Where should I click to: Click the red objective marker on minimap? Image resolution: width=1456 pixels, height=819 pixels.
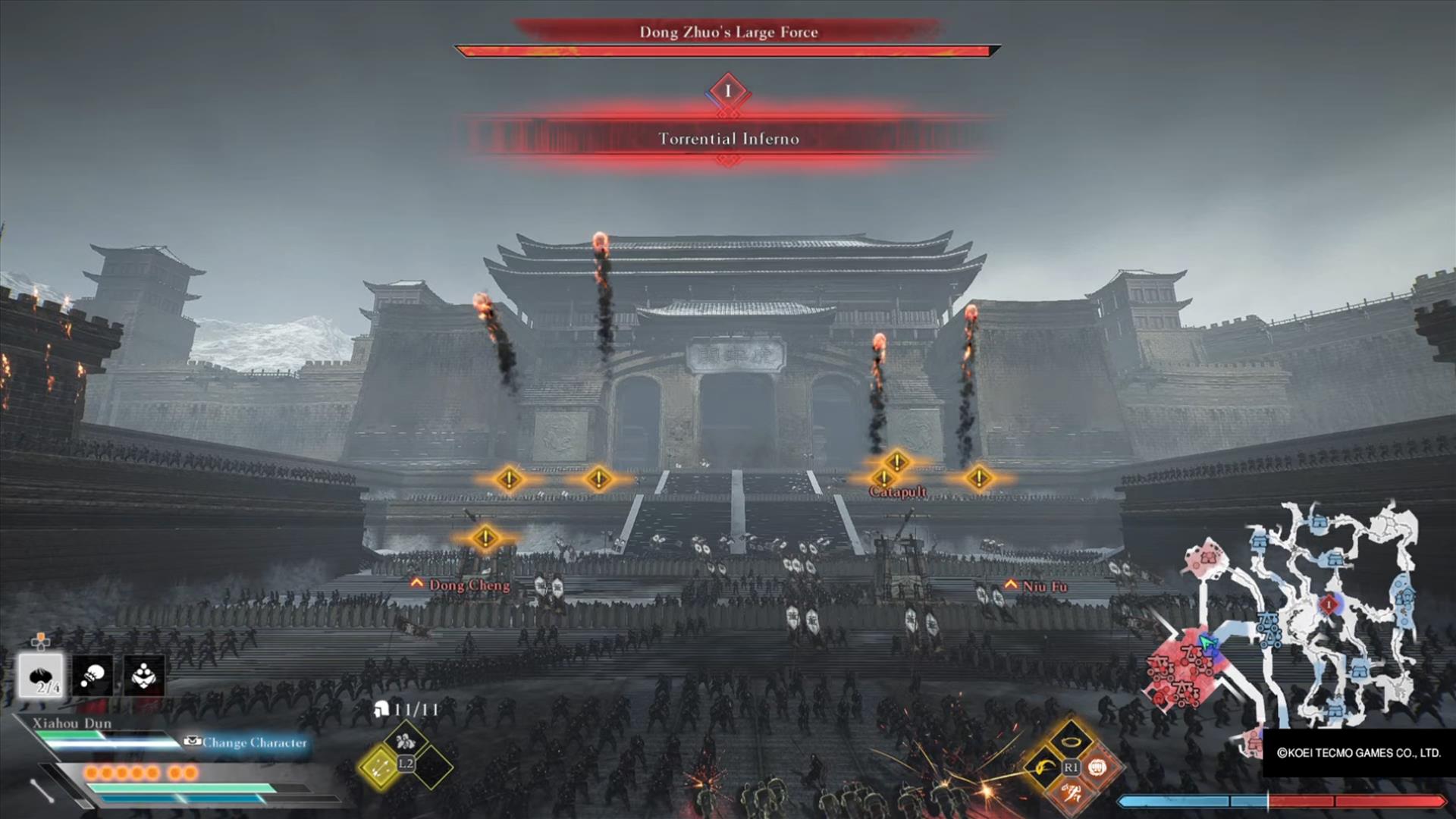(1329, 604)
